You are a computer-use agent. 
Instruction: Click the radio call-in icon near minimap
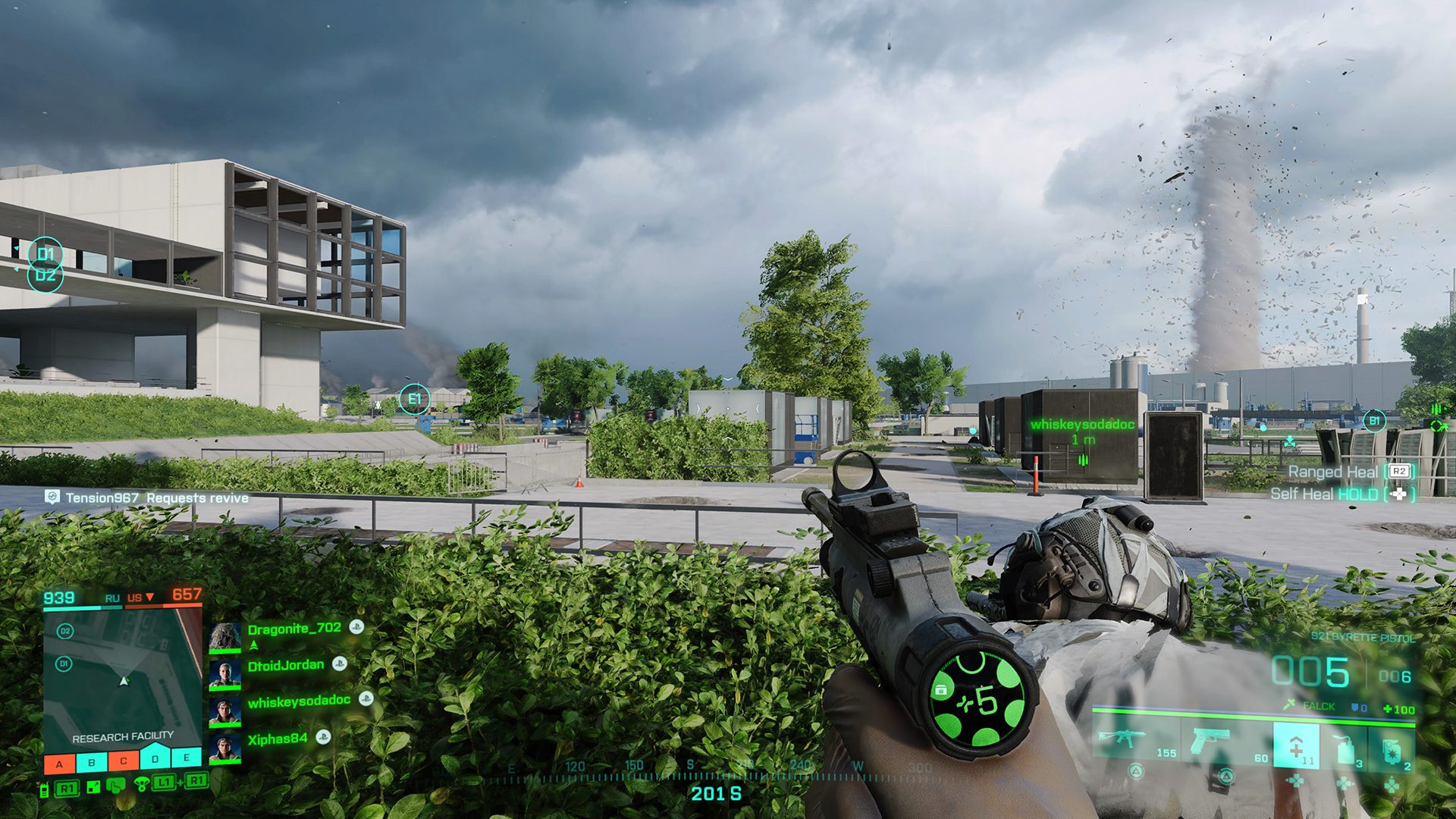(x=45, y=790)
